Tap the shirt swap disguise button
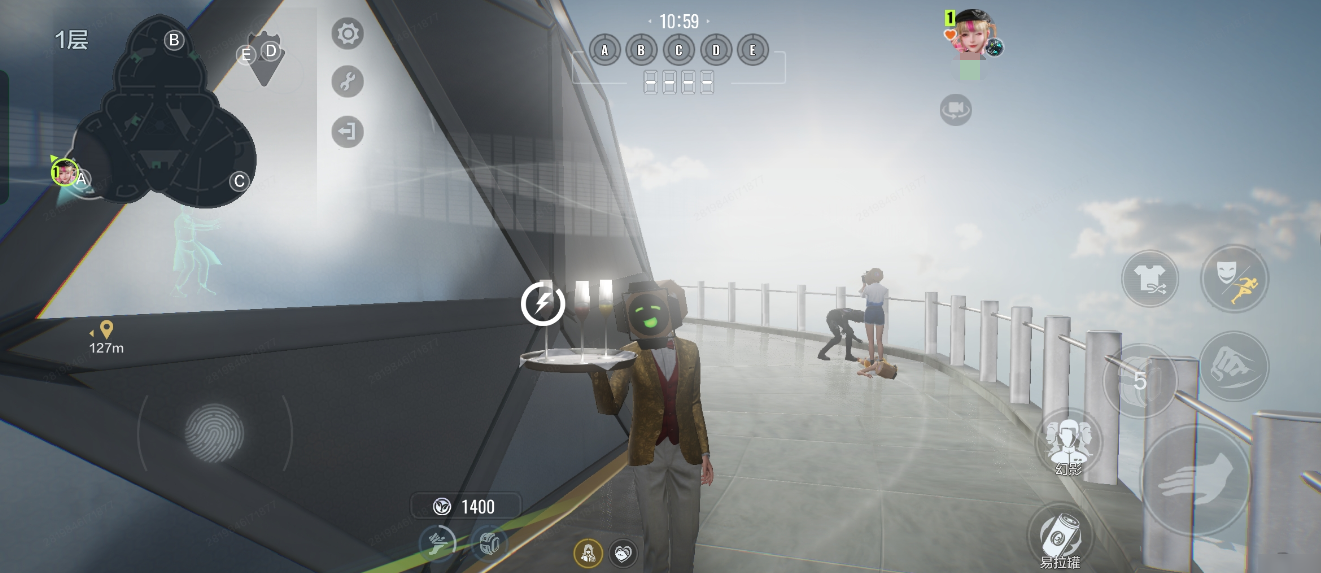Viewport: 1321px width, 573px height. [1149, 279]
